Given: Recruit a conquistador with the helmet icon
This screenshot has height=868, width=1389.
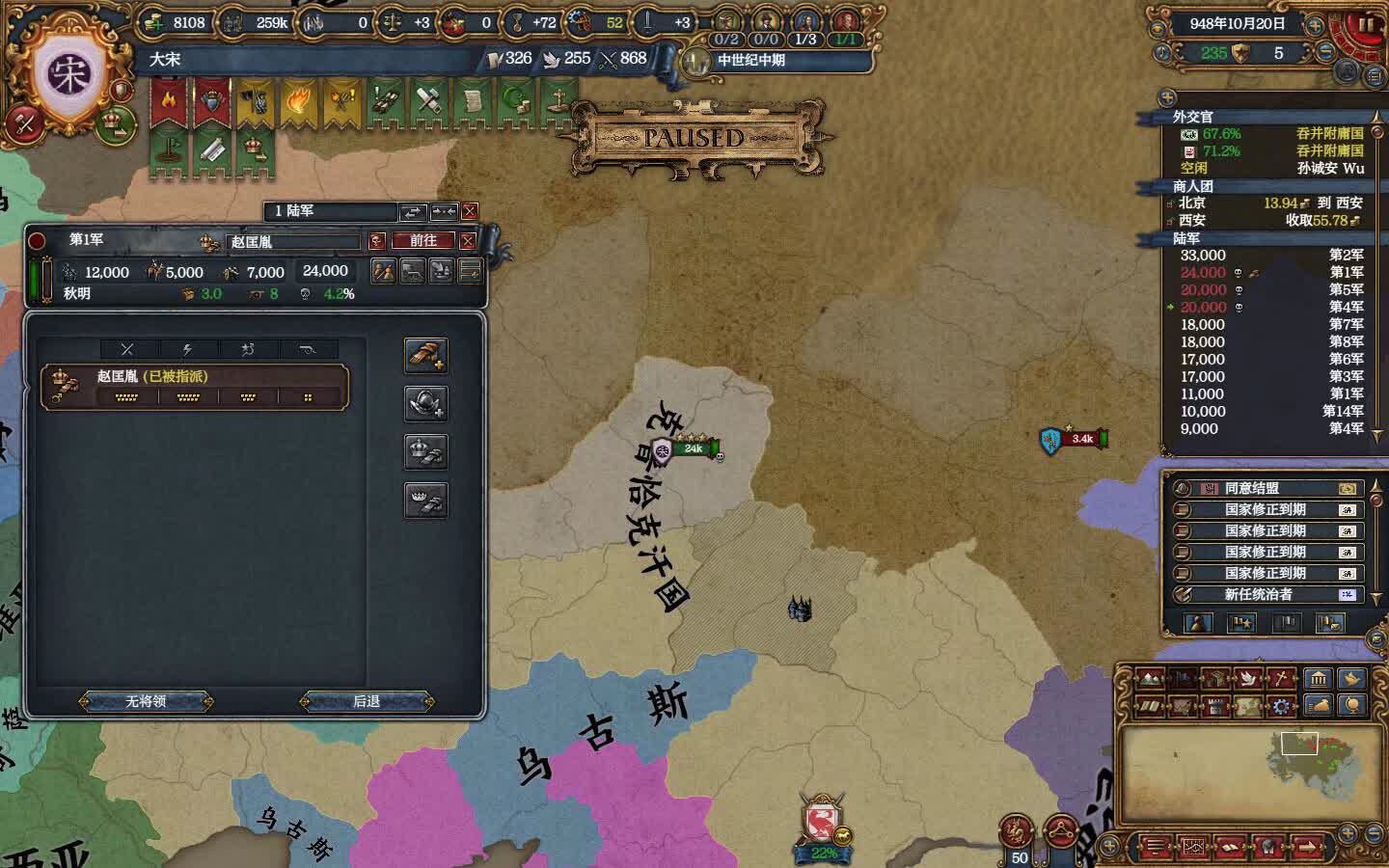Looking at the screenshot, I should (x=425, y=403).
